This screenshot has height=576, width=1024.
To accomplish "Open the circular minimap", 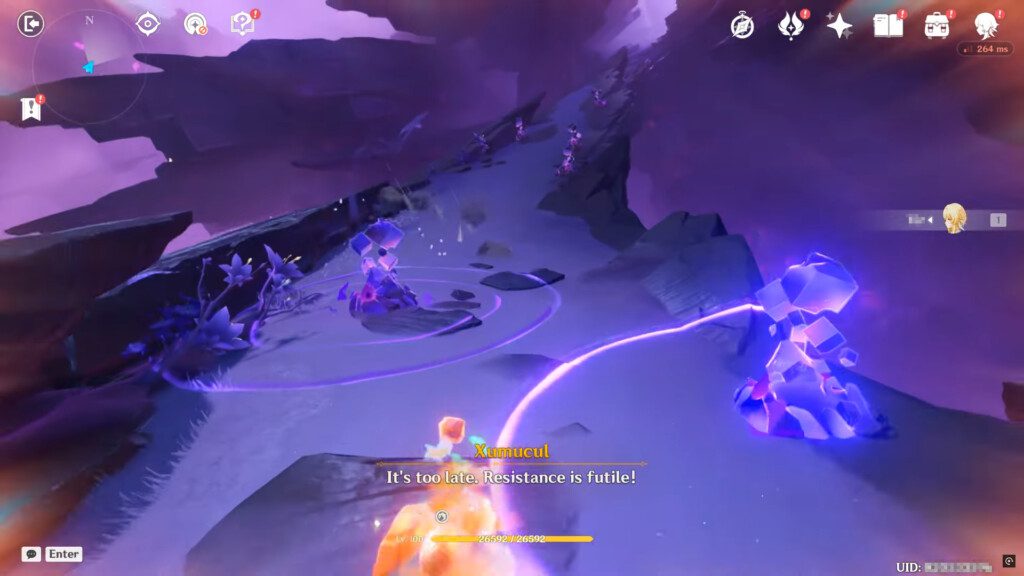I will (x=89, y=67).
